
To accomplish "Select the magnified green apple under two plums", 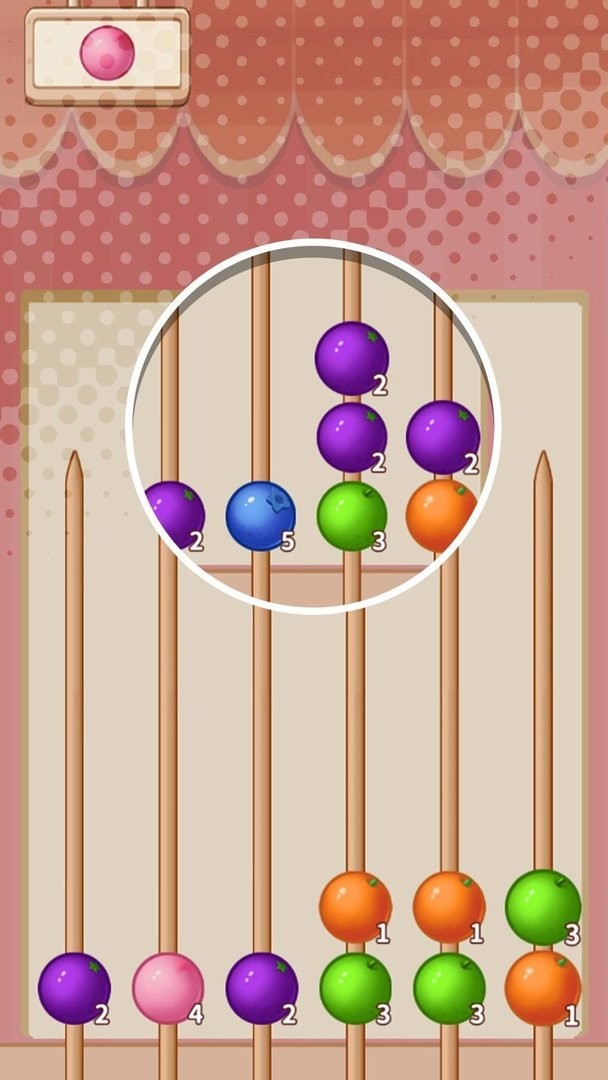I will (352, 516).
